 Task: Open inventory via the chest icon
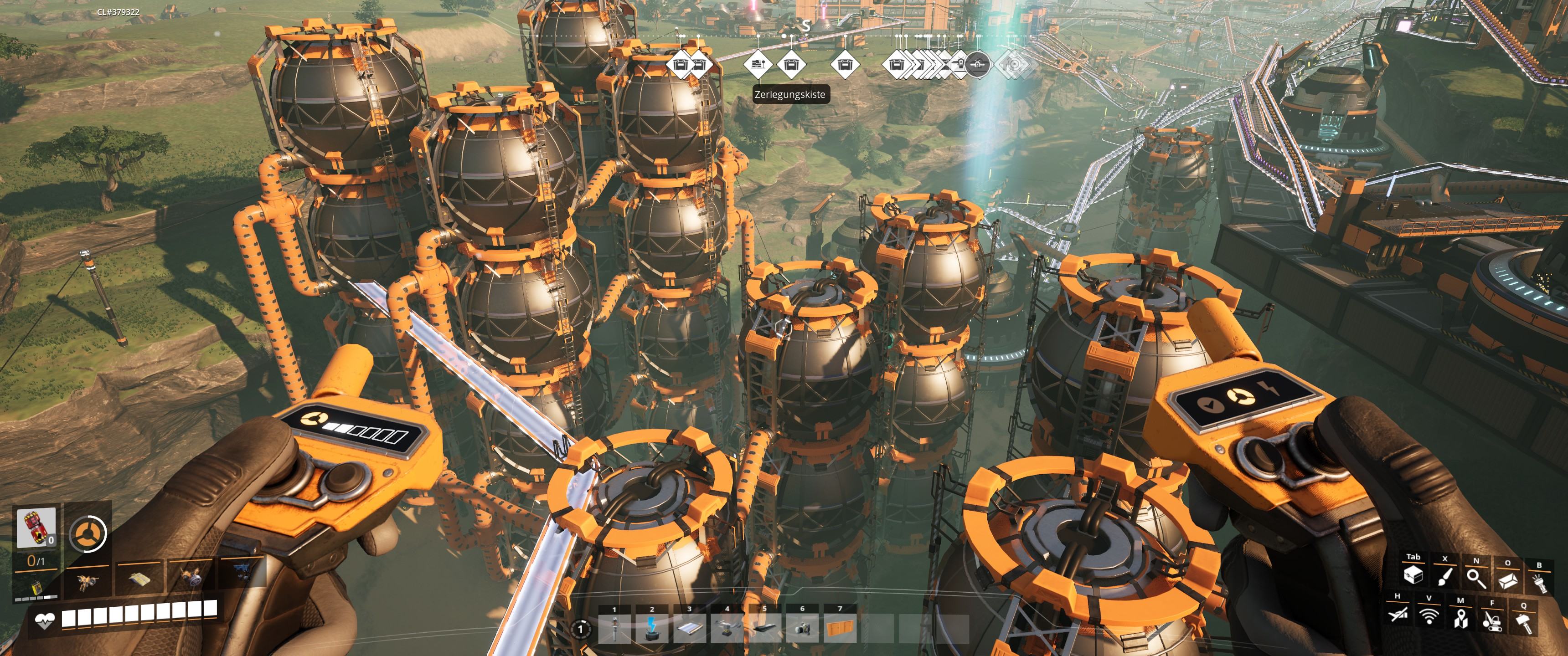click(x=1413, y=576)
